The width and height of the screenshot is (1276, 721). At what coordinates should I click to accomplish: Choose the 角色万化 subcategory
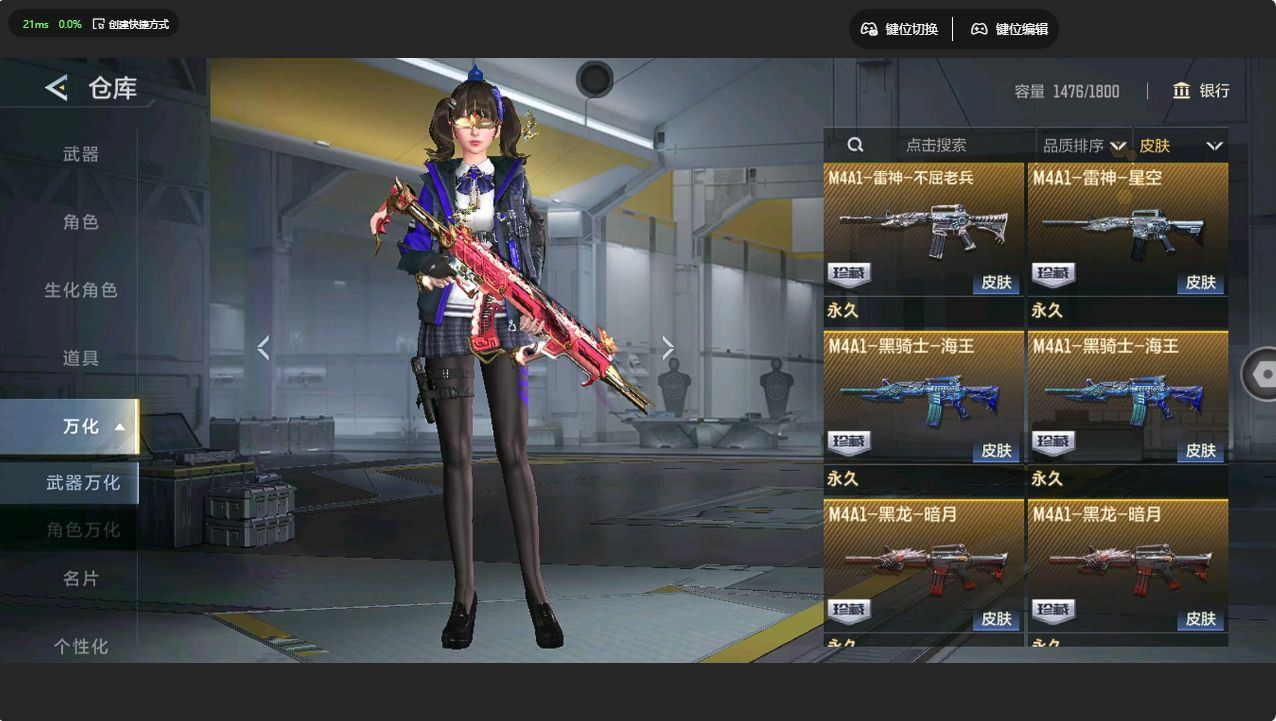(x=83, y=530)
